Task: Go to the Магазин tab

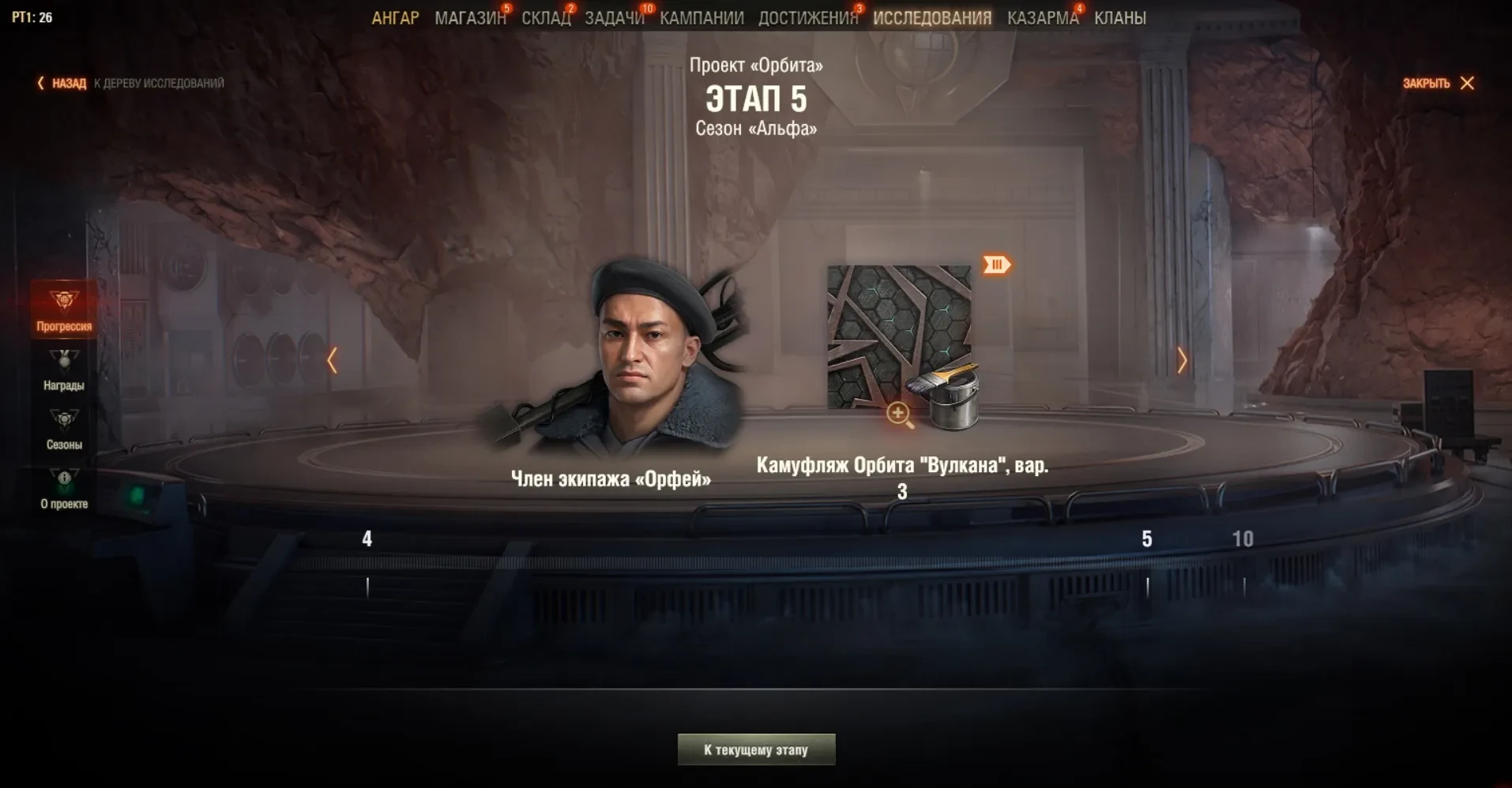Action: 470,18
